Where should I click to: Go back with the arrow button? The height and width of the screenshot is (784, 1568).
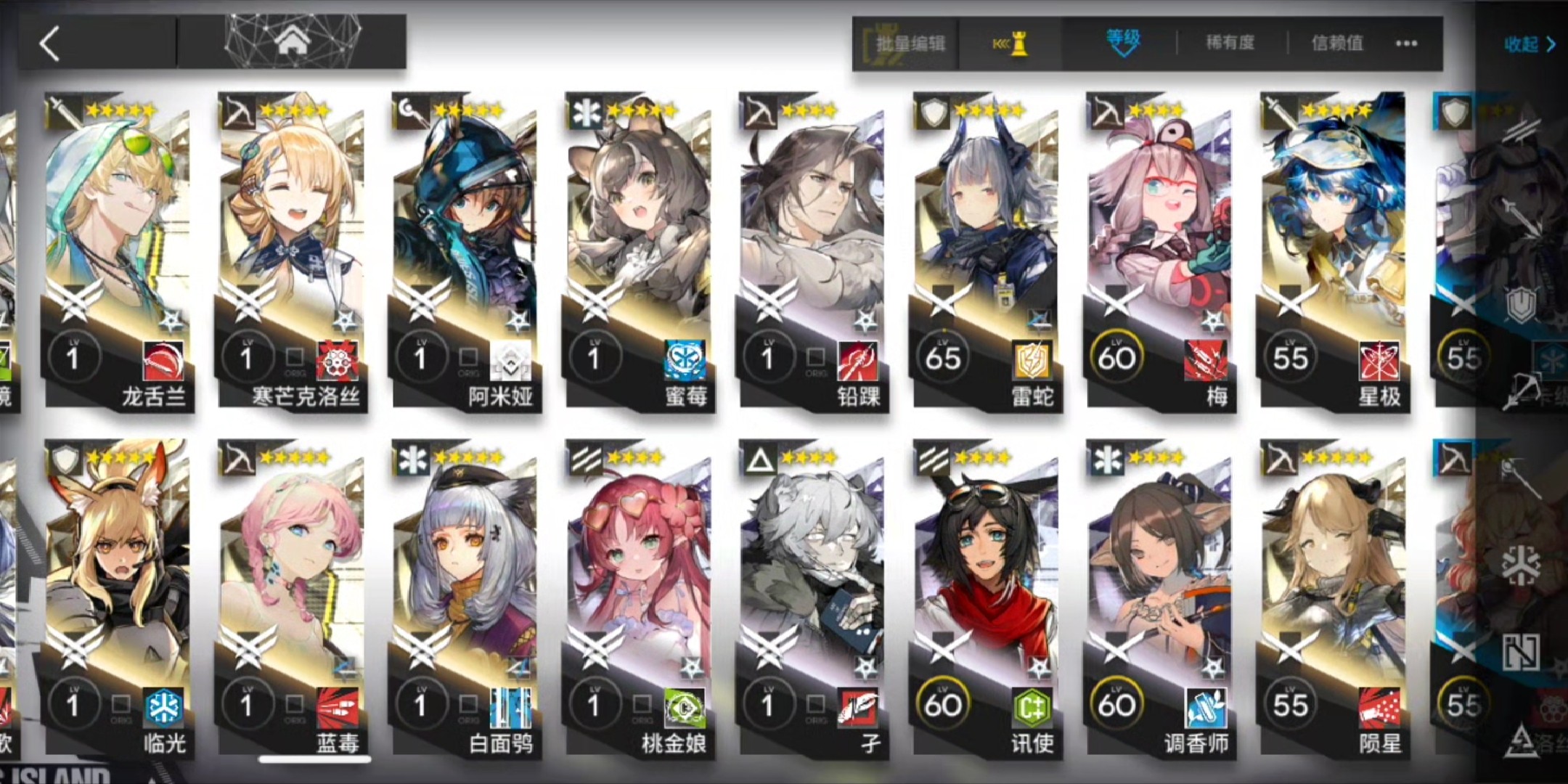pos(51,44)
